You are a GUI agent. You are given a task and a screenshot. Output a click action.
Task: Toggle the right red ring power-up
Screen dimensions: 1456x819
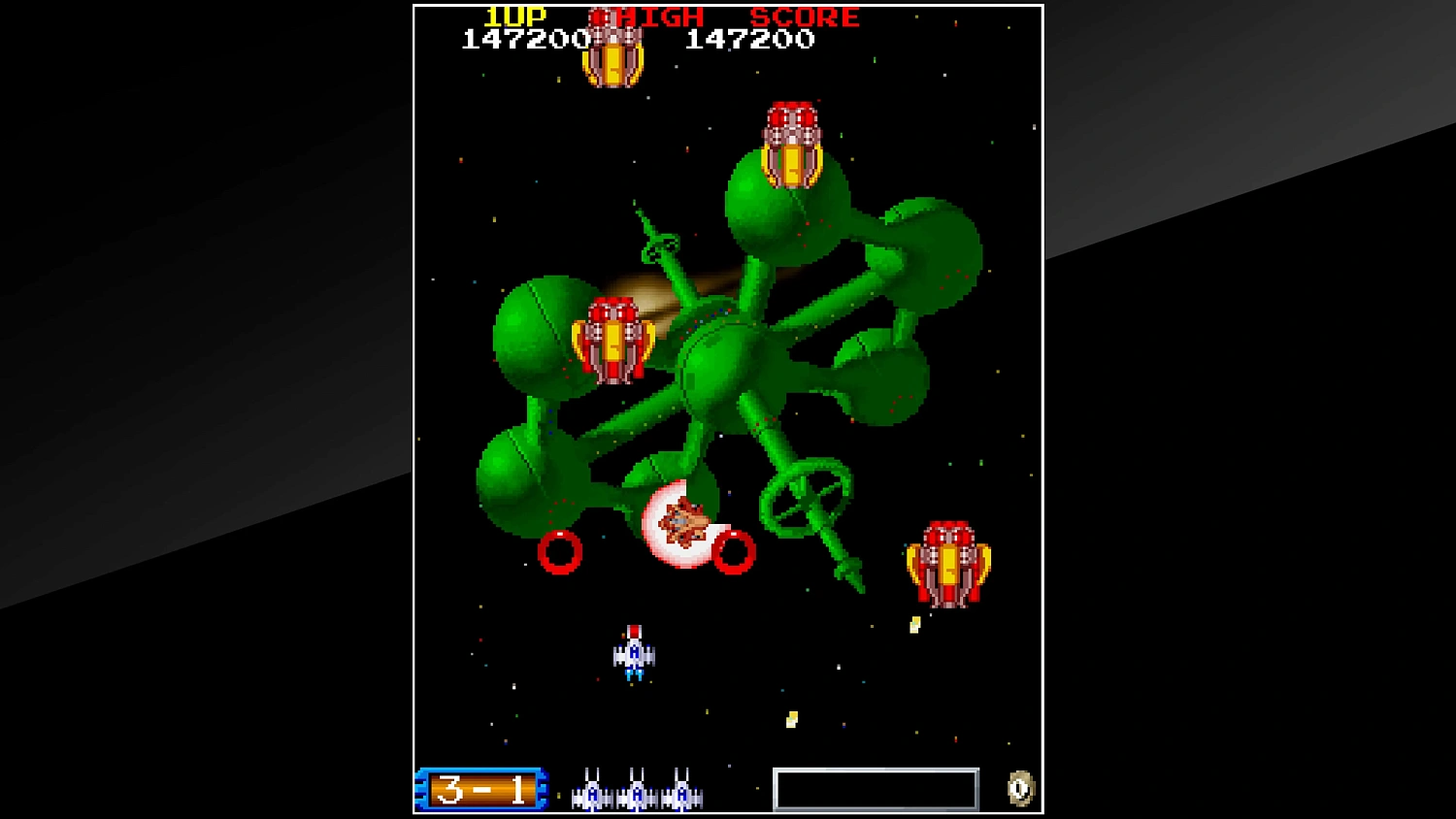tap(735, 551)
